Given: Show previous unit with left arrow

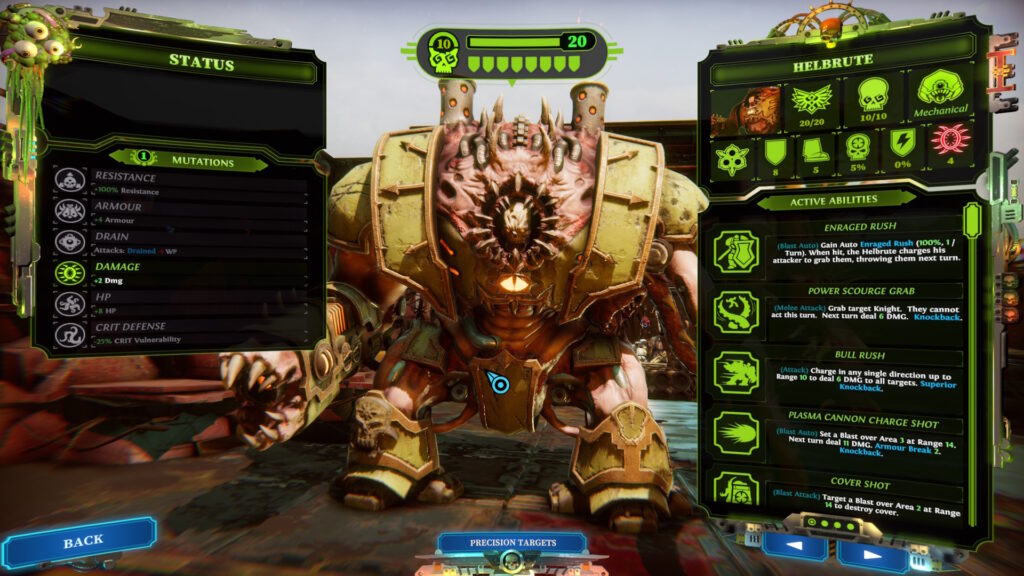Looking at the screenshot, I should (x=793, y=546).
